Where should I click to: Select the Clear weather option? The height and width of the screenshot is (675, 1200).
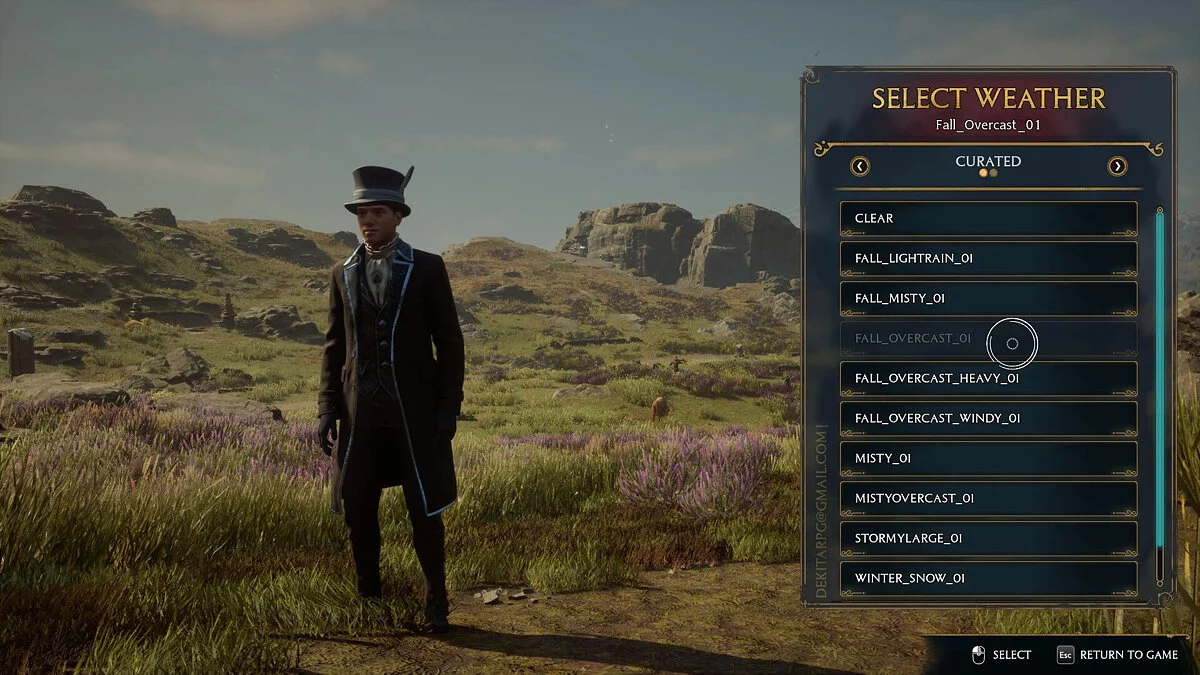[988, 218]
